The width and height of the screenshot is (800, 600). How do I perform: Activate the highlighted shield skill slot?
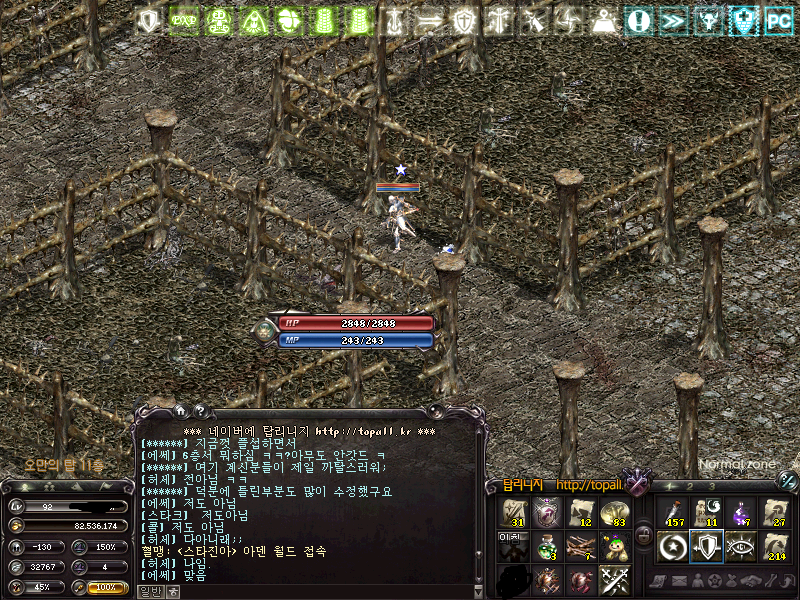(x=706, y=546)
